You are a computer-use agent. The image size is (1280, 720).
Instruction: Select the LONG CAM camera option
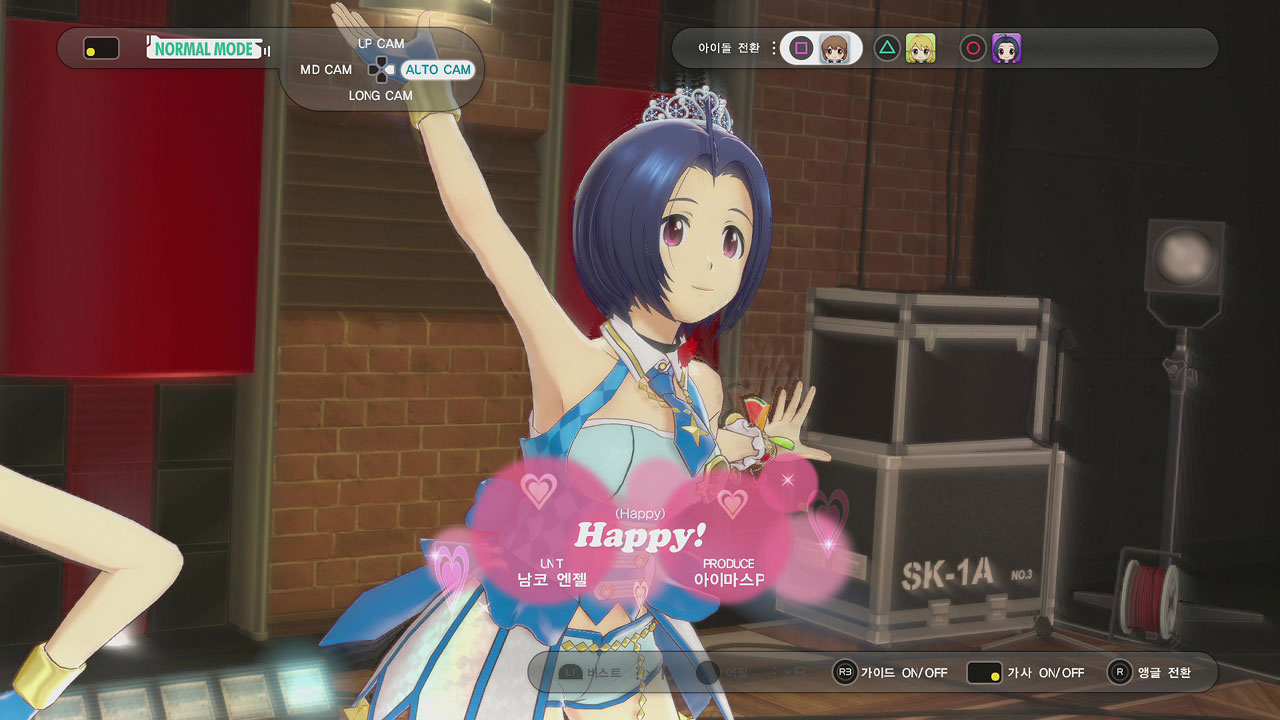tap(380, 96)
